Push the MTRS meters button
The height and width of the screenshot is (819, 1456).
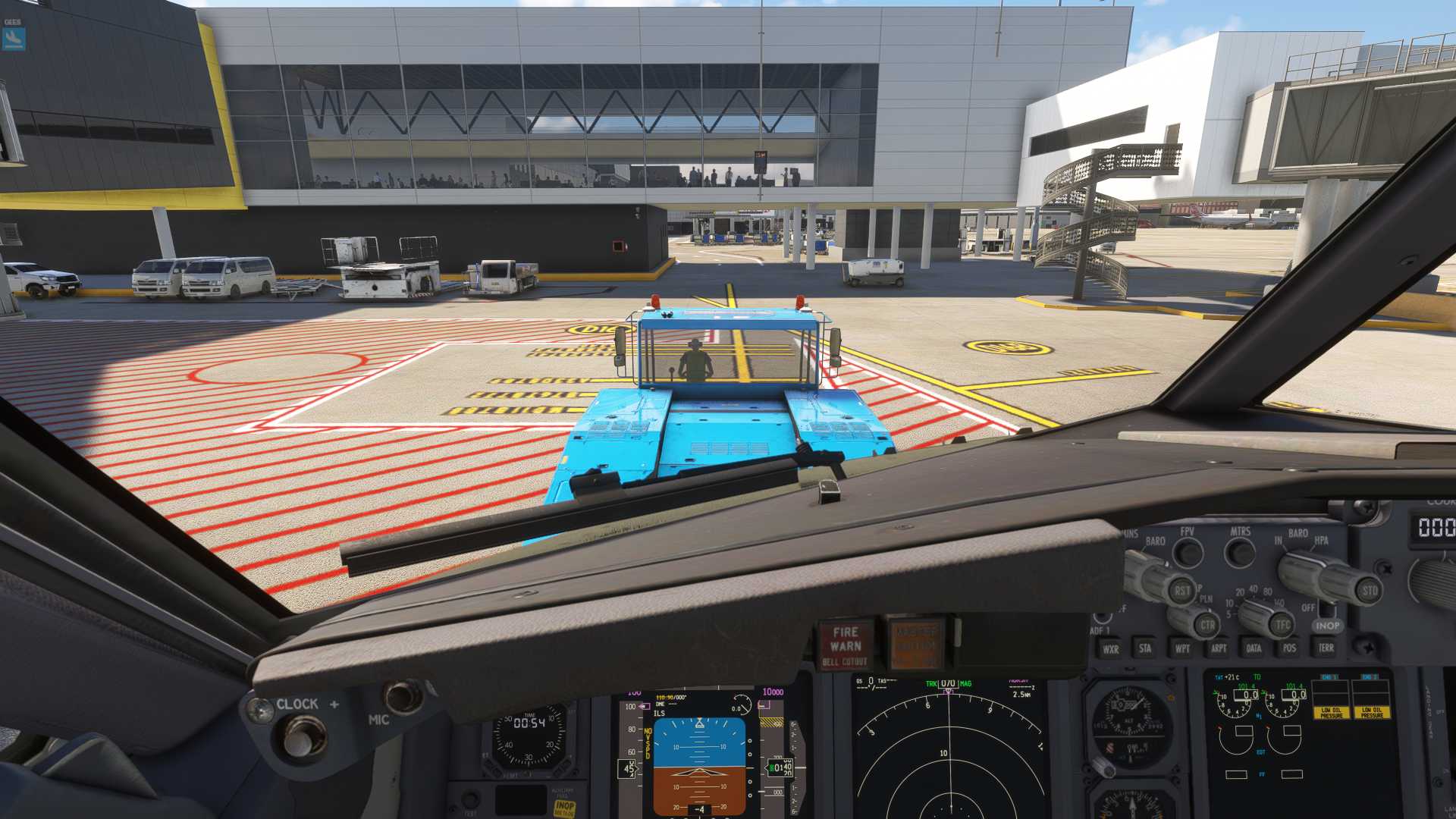coord(1241,552)
